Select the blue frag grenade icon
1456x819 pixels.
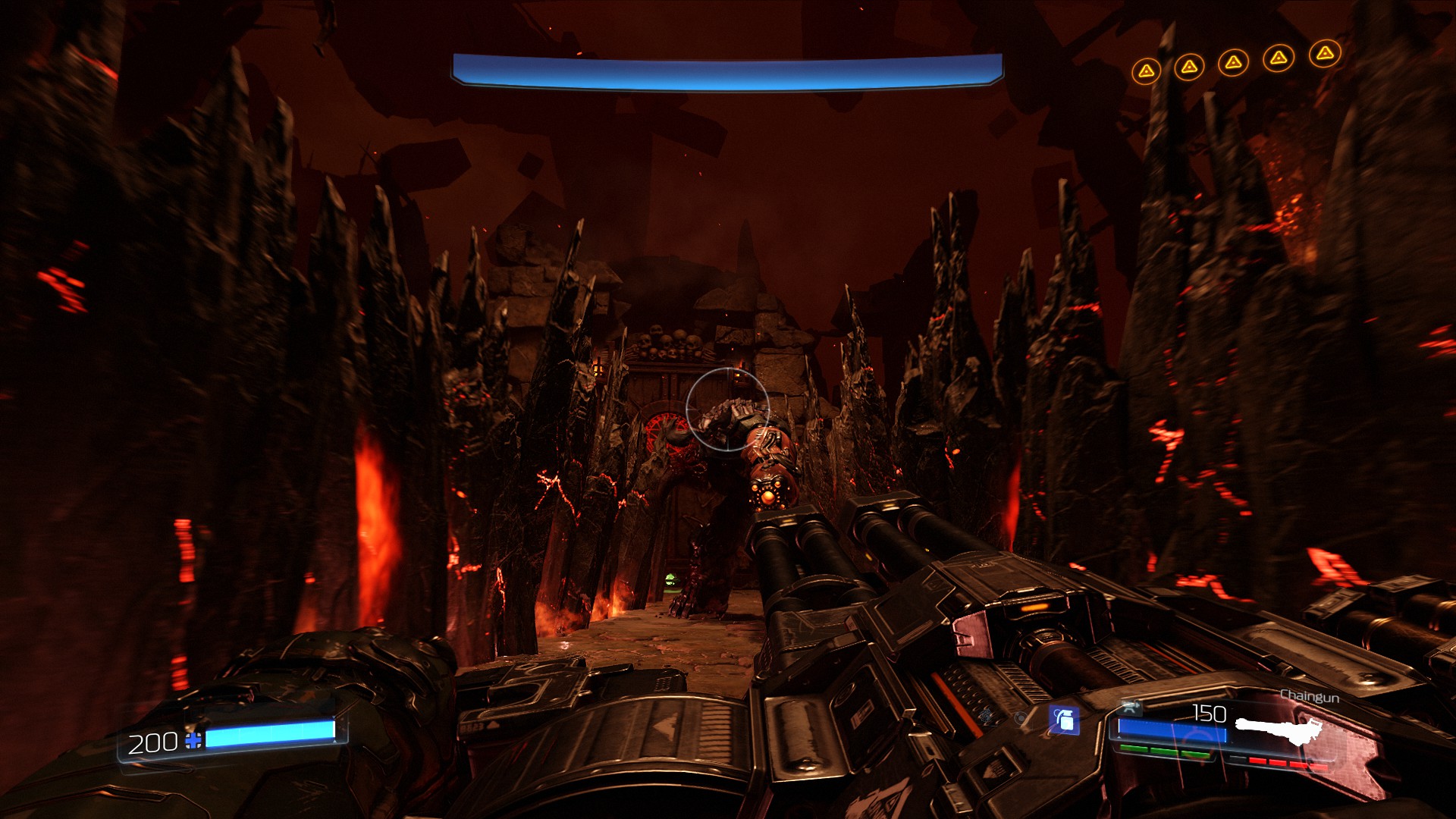click(1064, 720)
